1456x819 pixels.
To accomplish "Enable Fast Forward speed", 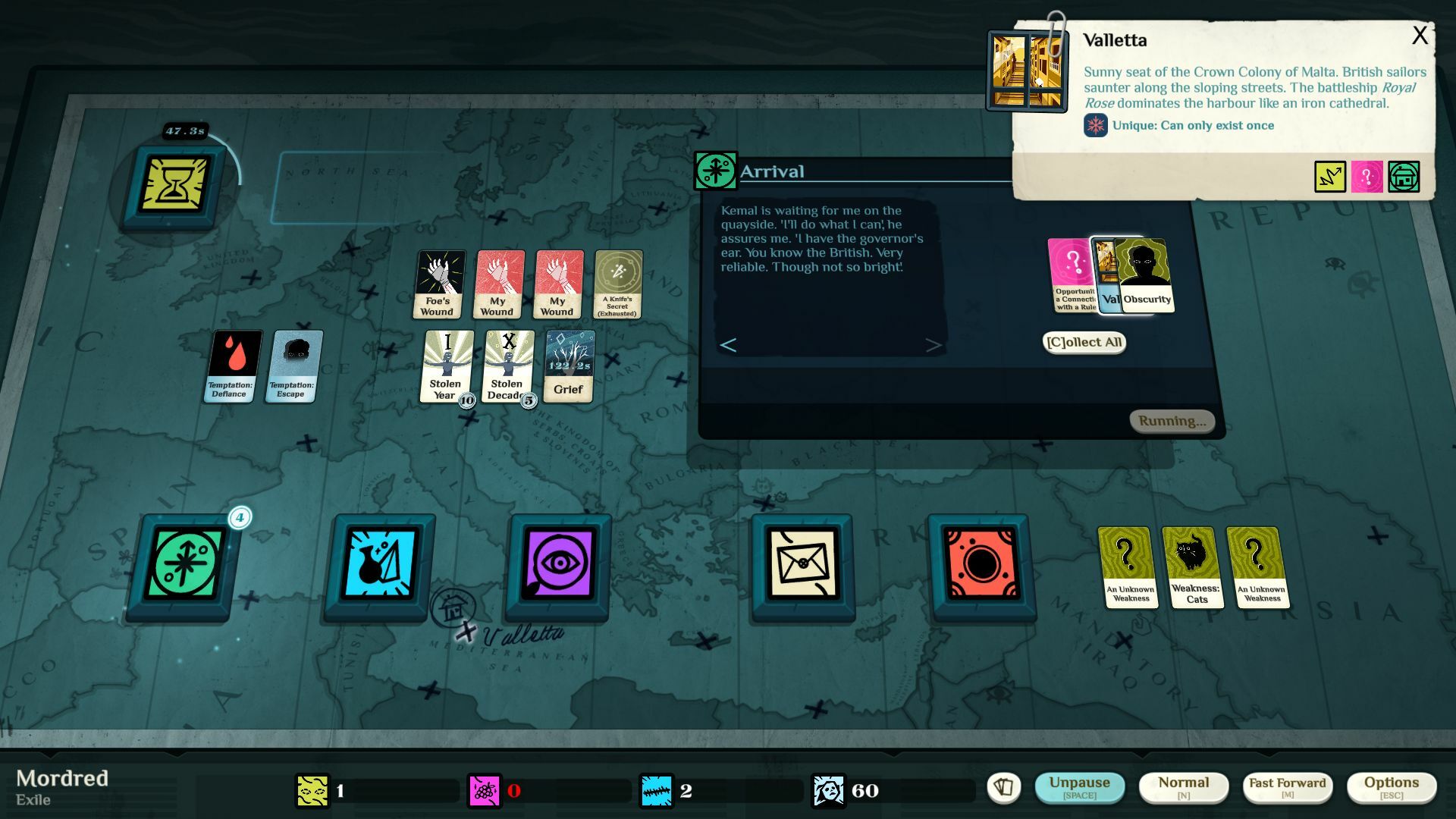I will (x=1287, y=786).
